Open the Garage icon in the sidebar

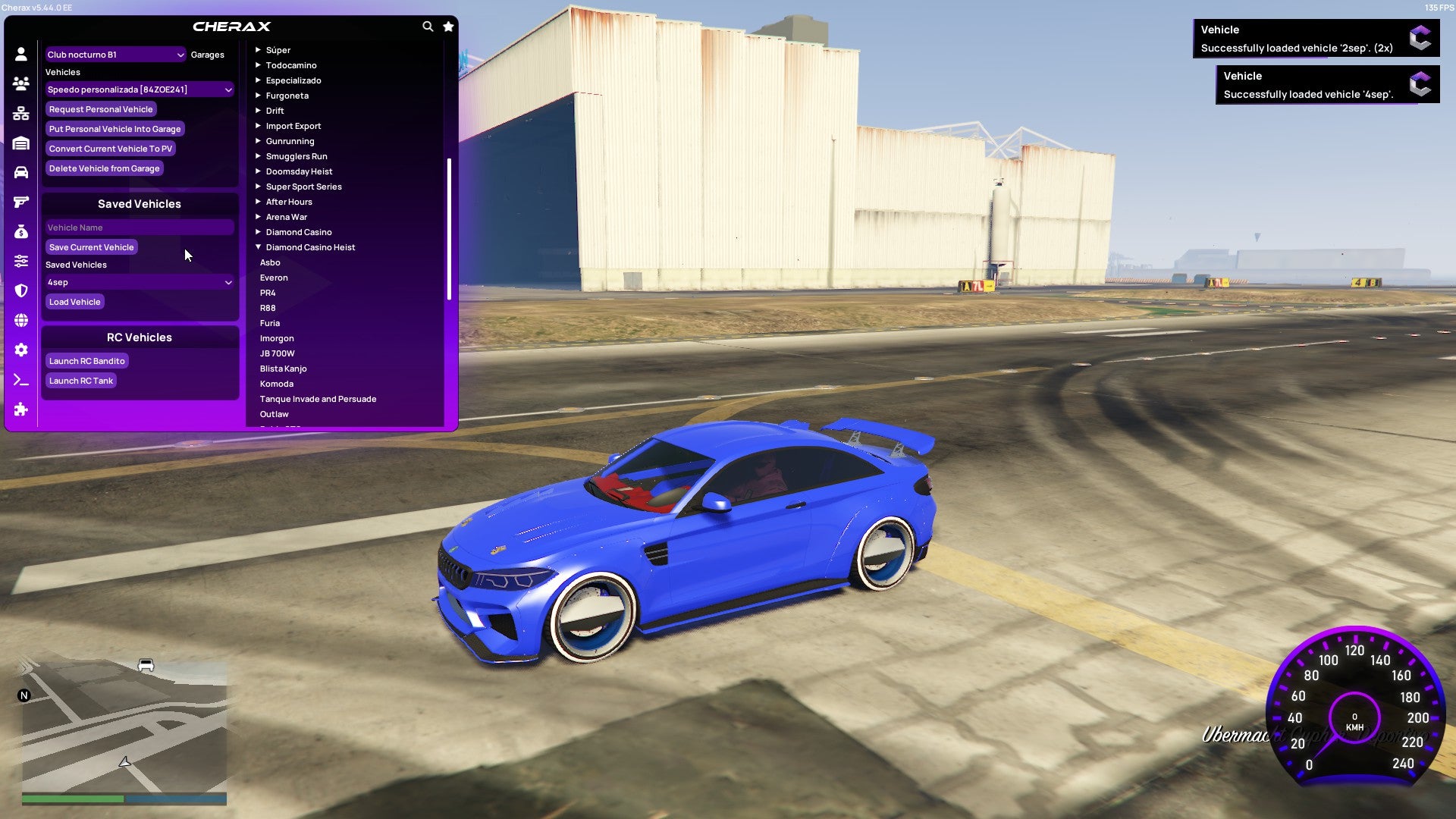(x=21, y=143)
